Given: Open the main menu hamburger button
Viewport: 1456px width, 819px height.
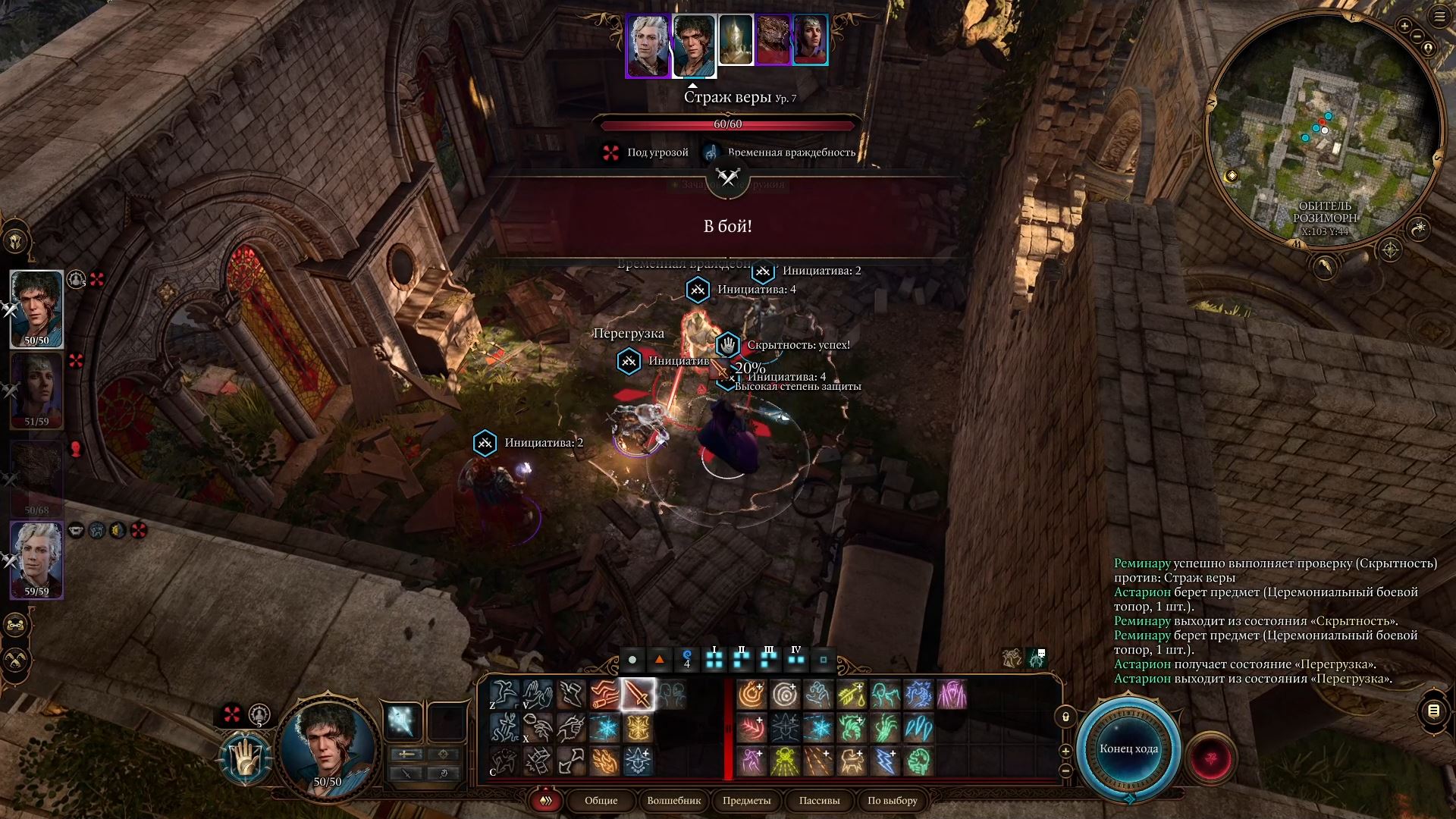Looking at the screenshot, I should coord(1440,17).
